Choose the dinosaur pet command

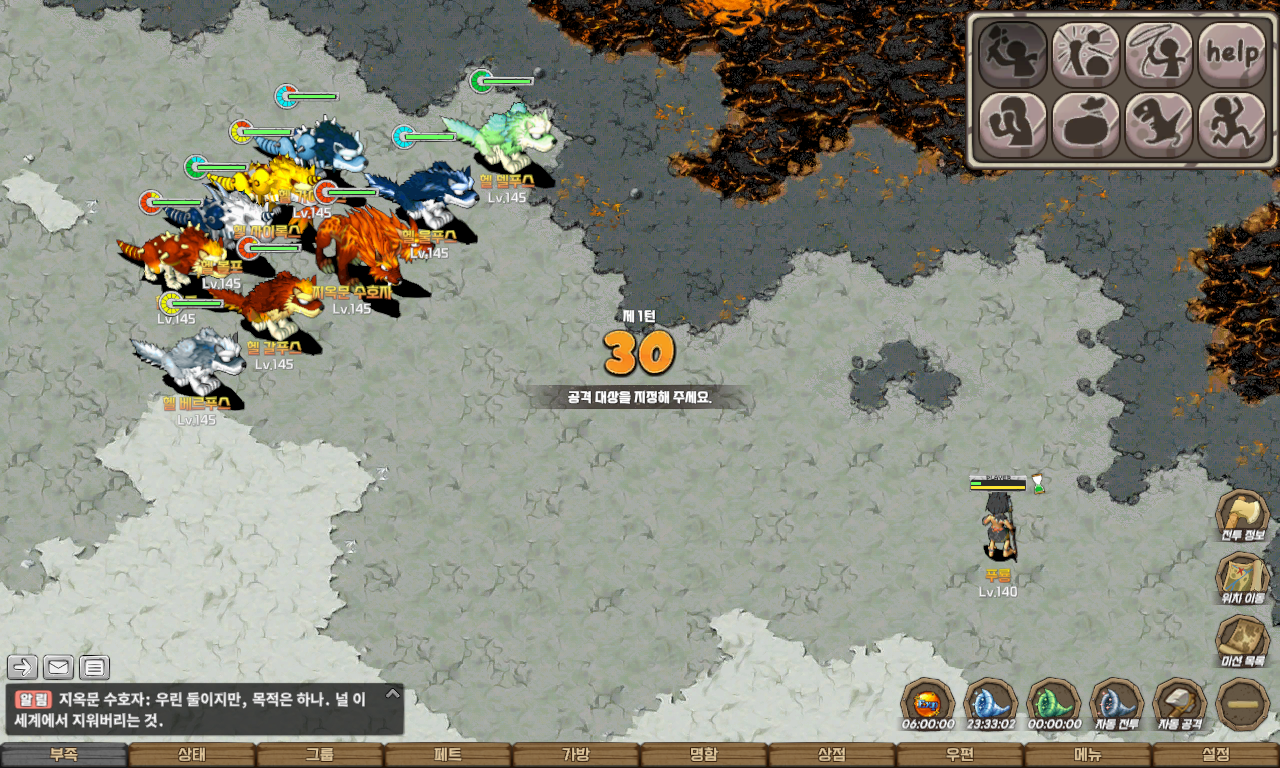point(1160,126)
